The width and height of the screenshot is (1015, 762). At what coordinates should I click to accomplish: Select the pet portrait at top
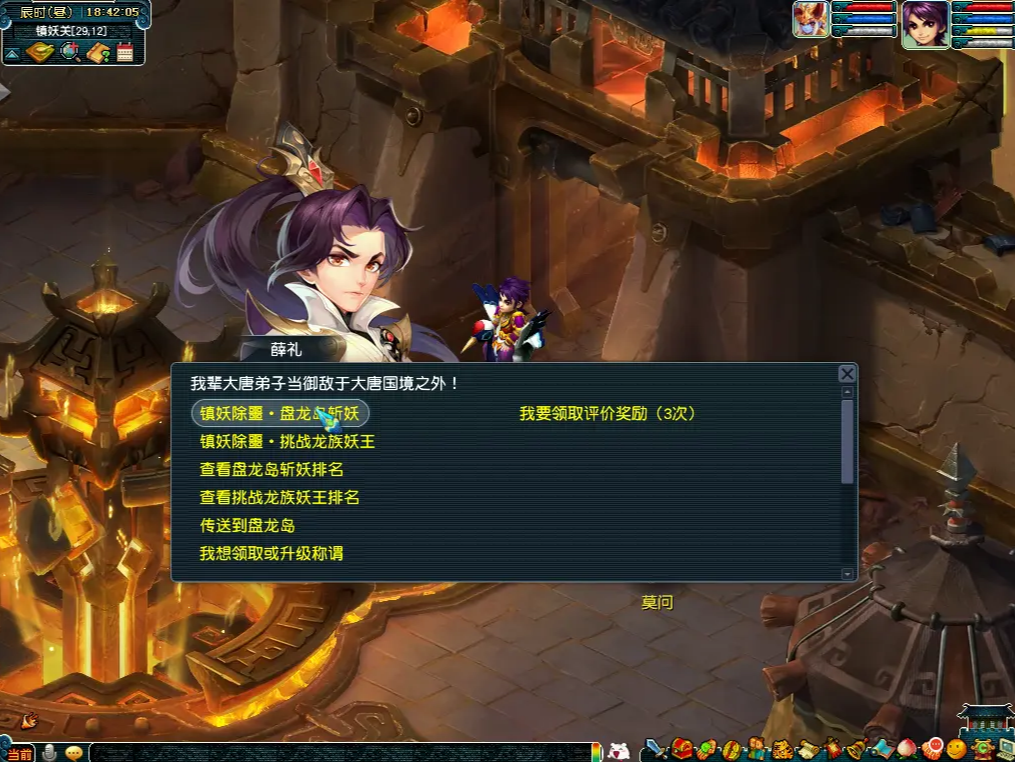pos(811,20)
